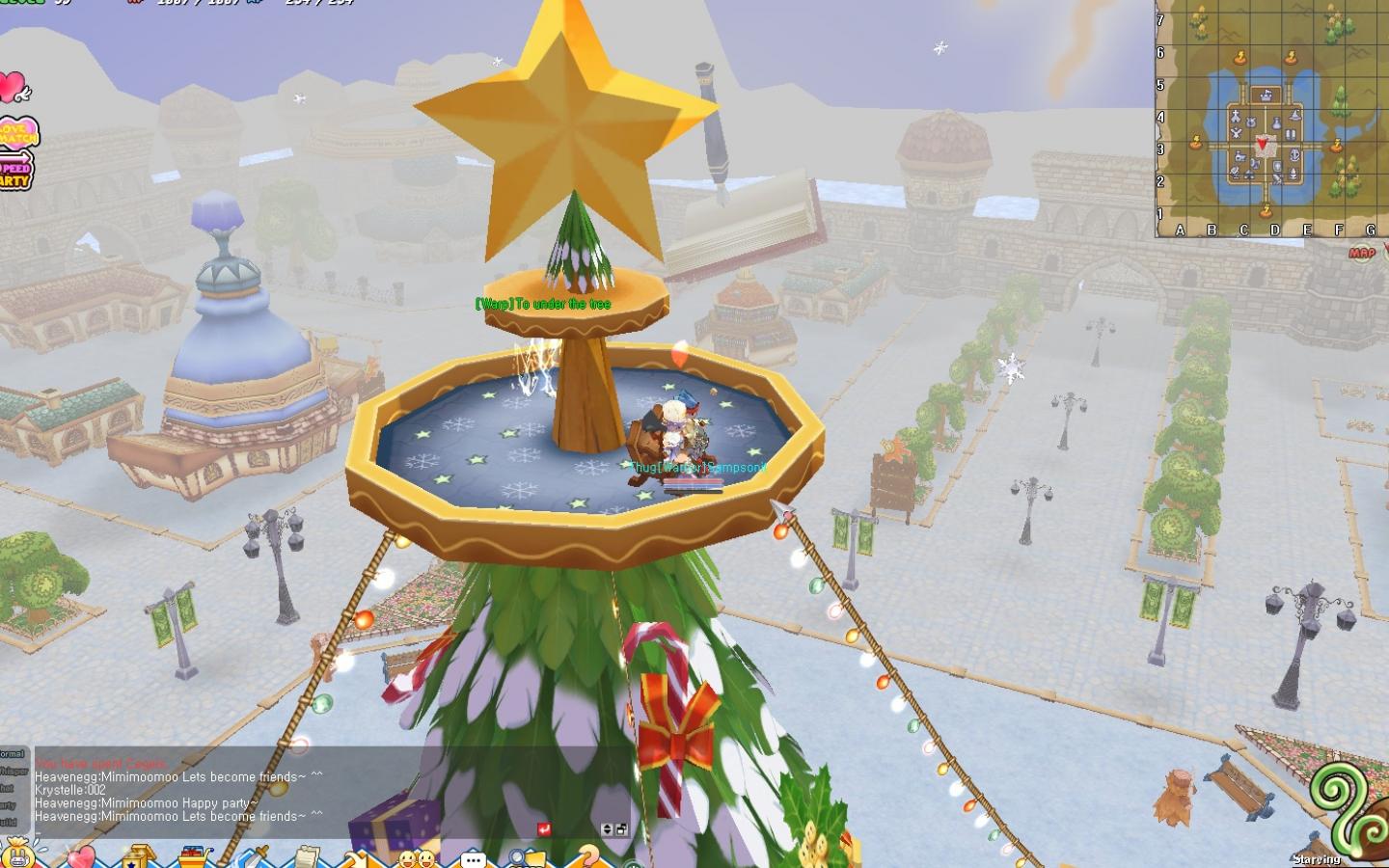Collapse the minimap using the MAP button
The height and width of the screenshot is (868, 1389).
coord(1361,252)
